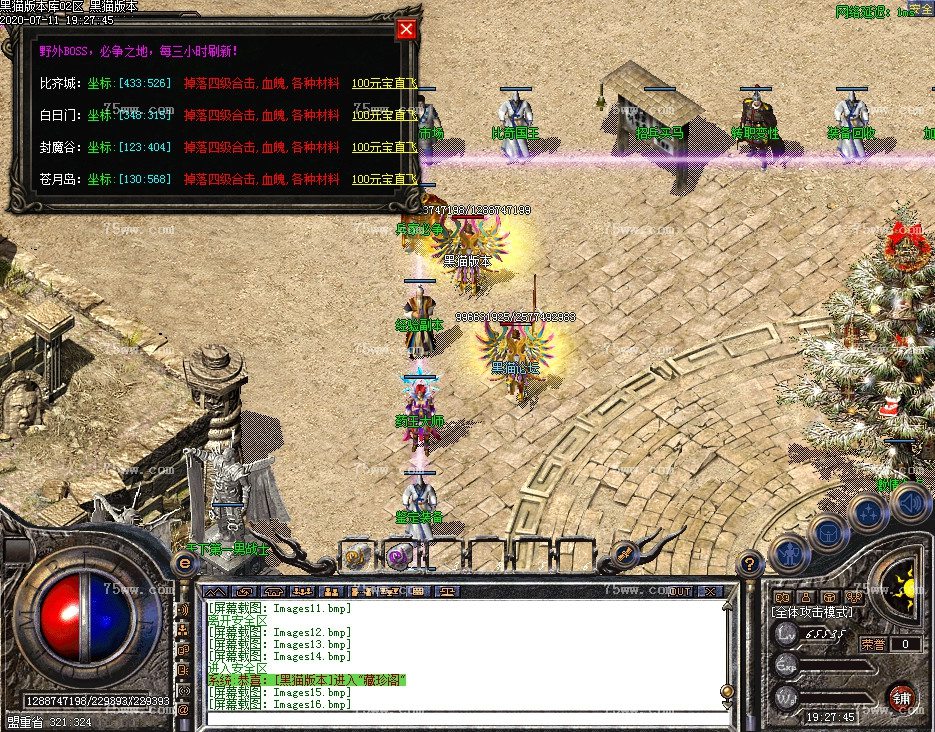Screen dimensions: 935x732
Task: Click the question mark help button
Action: (750, 563)
